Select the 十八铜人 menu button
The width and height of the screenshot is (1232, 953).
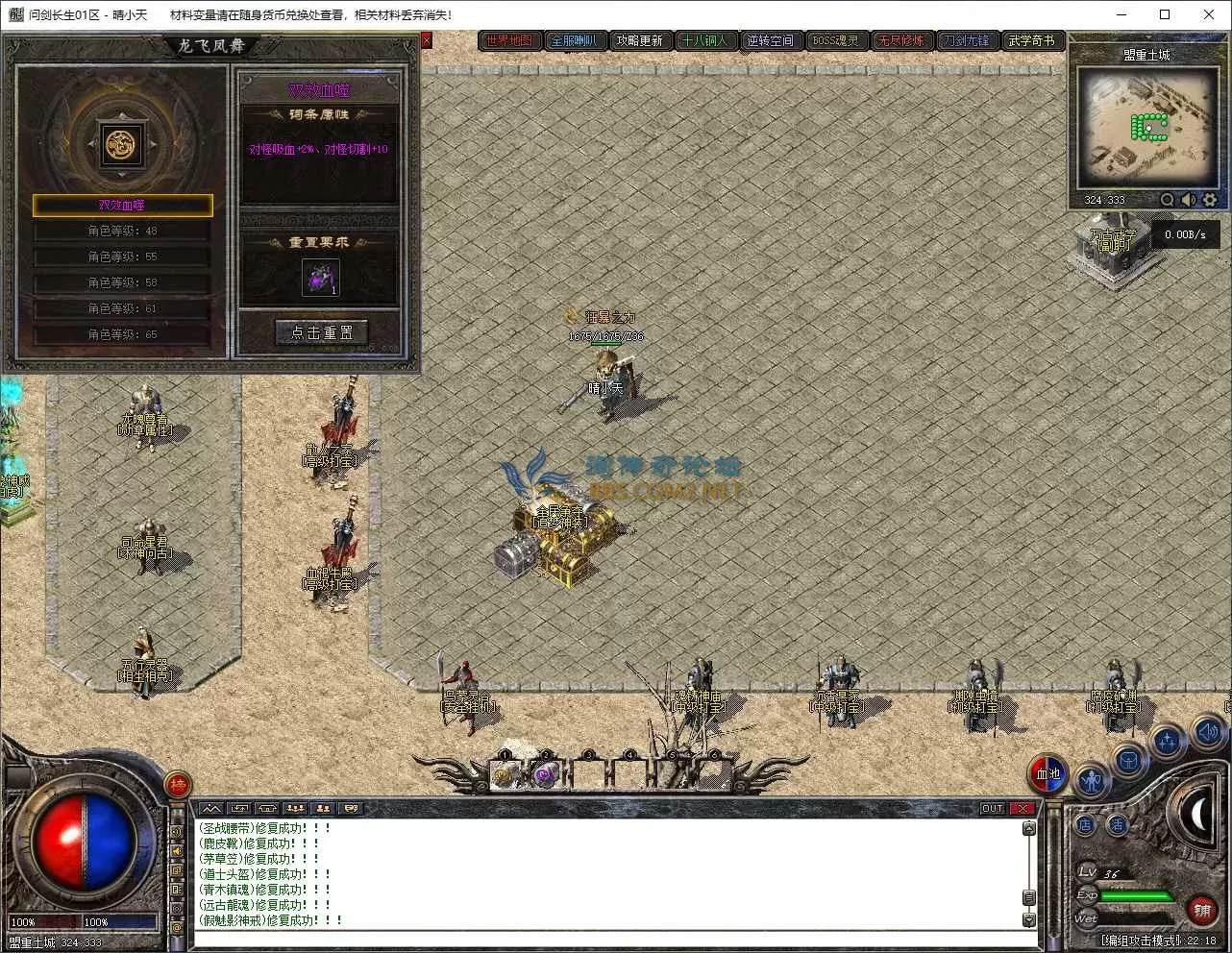tap(704, 40)
